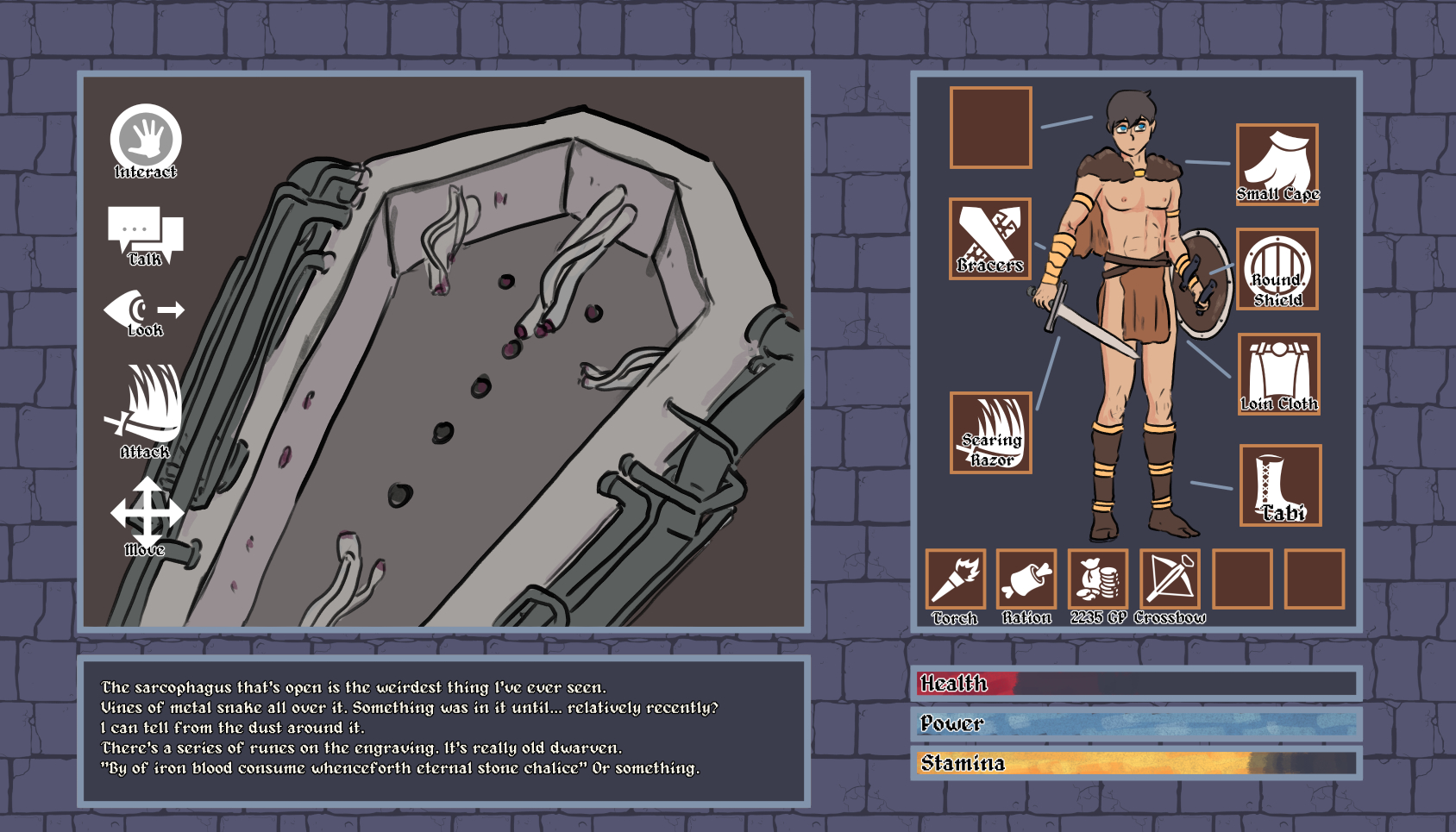Select the Small Cape equipment slot
The height and width of the screenshot is (832, 1456).
[x=1277, y=164]
